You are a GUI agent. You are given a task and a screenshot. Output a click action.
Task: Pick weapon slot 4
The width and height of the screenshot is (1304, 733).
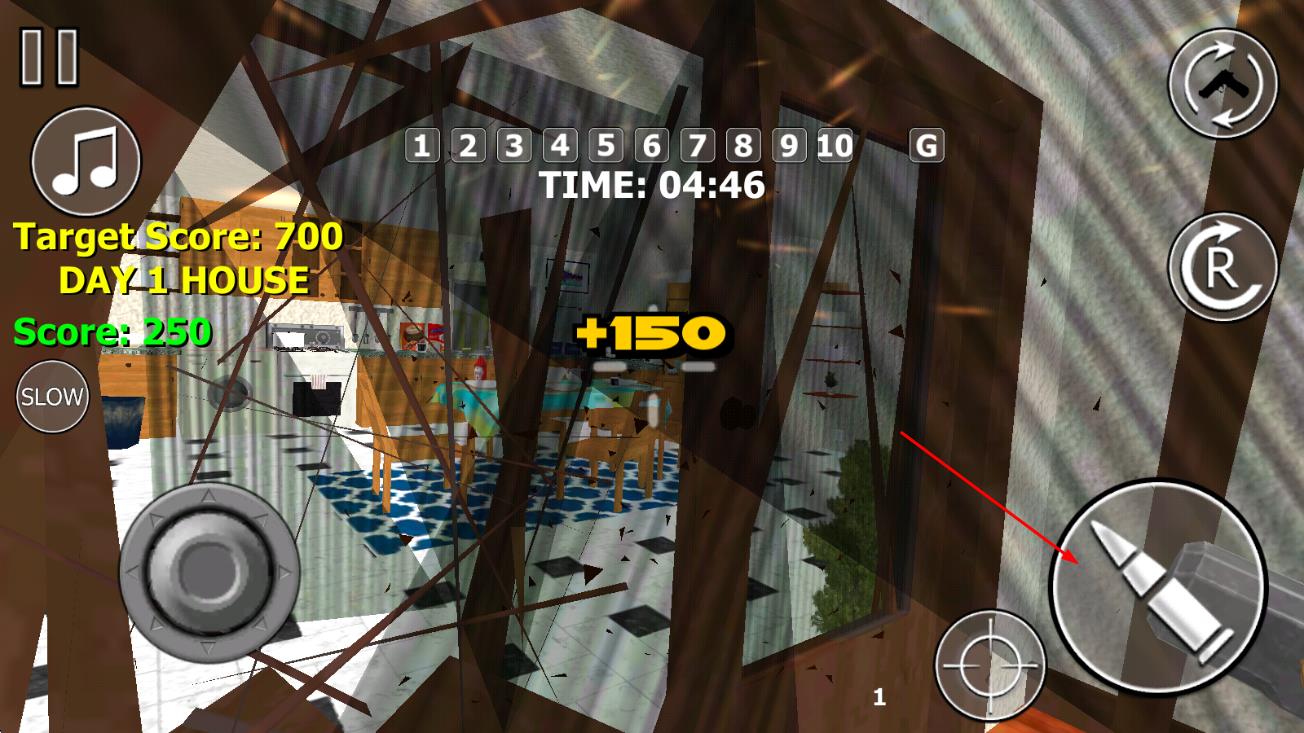tap(560, 146)
